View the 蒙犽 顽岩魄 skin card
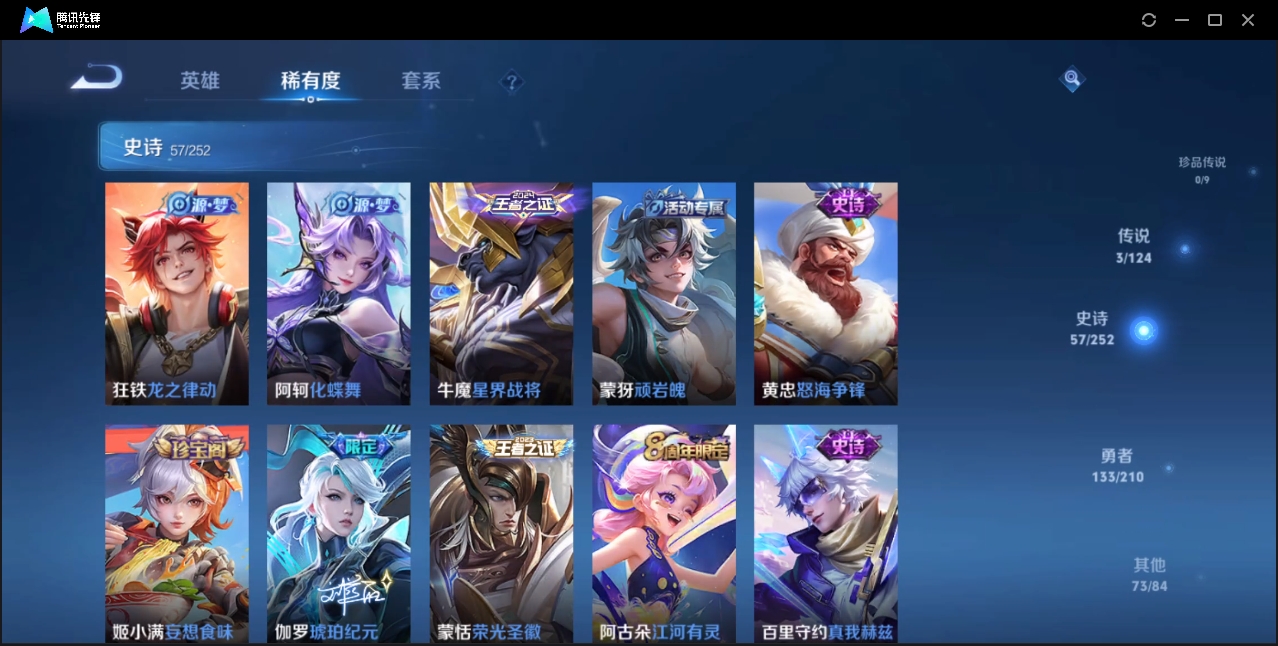This screenshot has width=1278, height=646. (664, 293)
